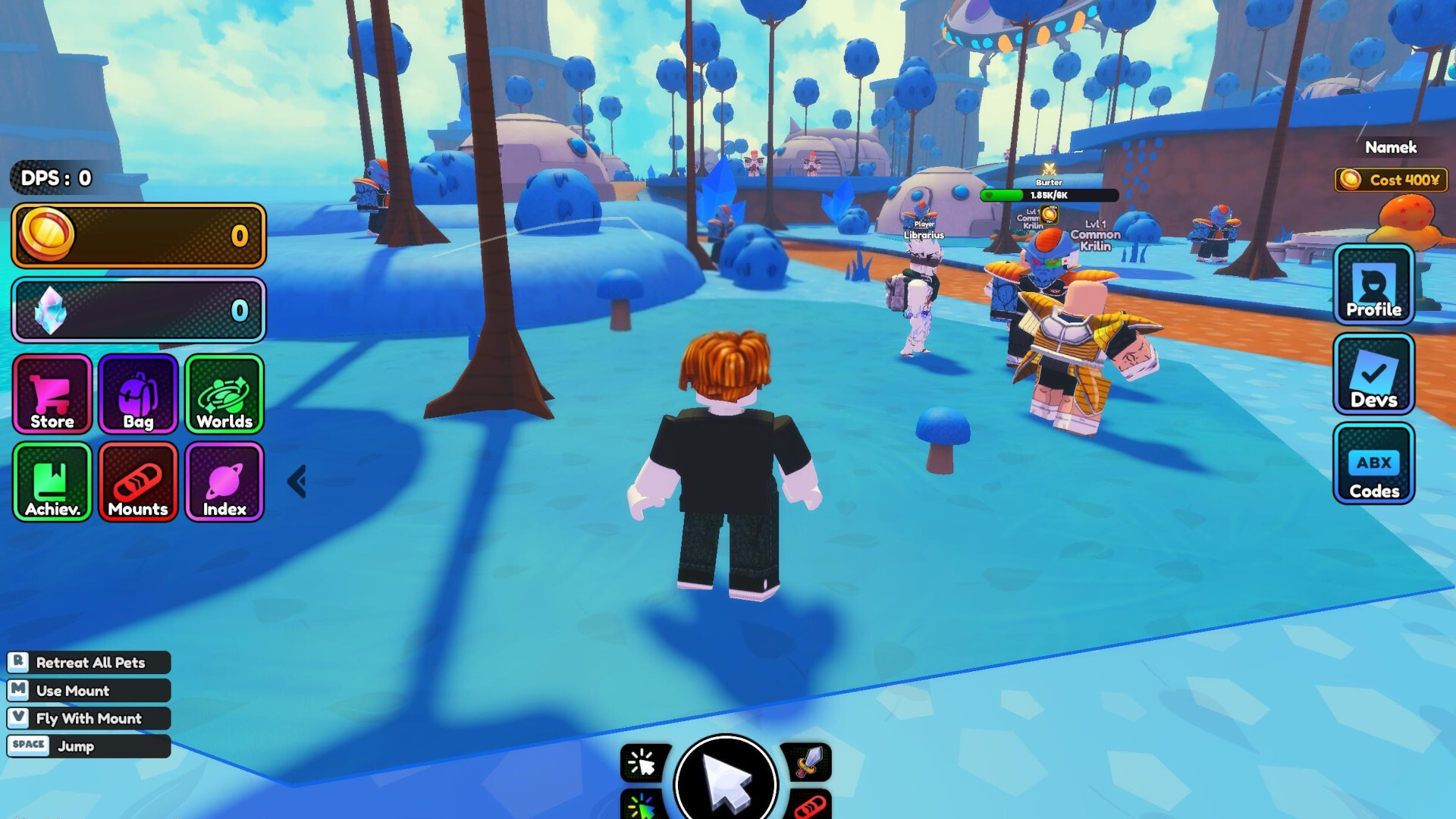
Task: Open the Worlds menu
Action: 224,394
